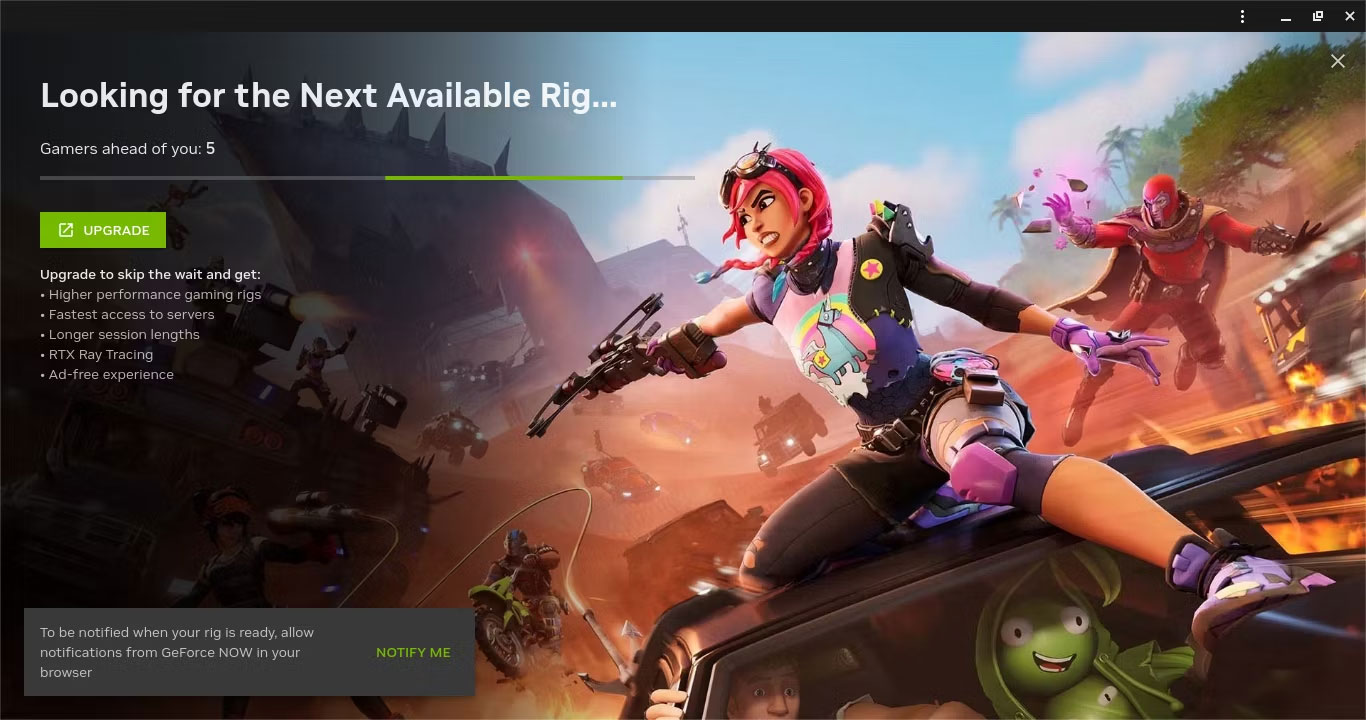Click the 'RTX Ray Tracing' list item
Image resolution: width=1366 pixels, height=720 pixels.
coord(100,354)
